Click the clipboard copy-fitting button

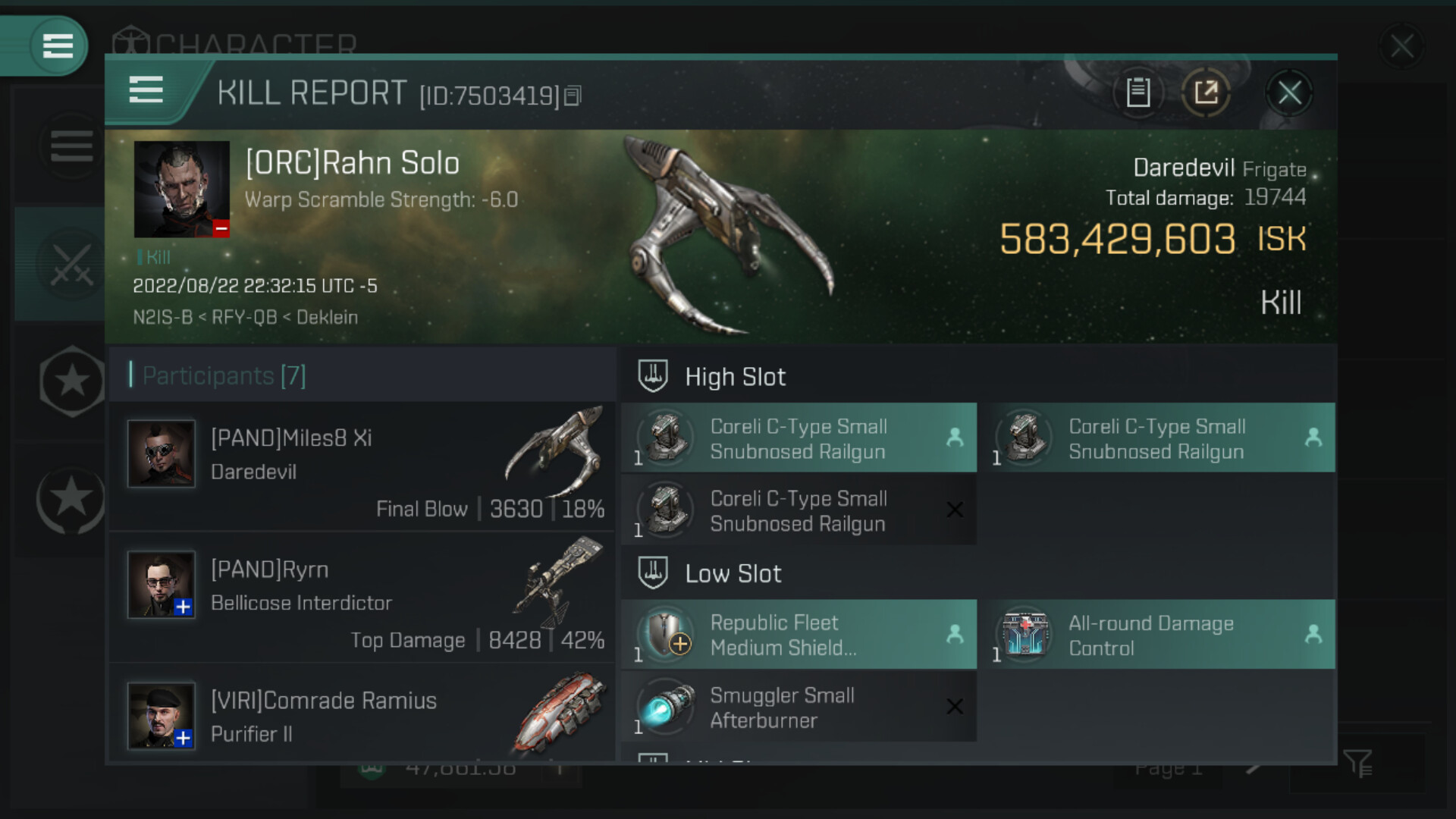click(x=1137, y=93)
